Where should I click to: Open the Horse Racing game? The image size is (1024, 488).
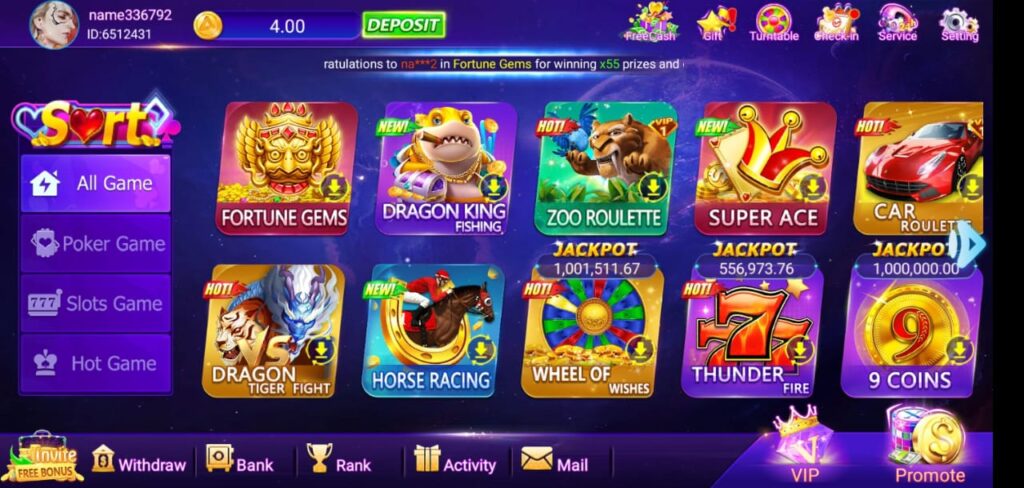click(431, 330)
